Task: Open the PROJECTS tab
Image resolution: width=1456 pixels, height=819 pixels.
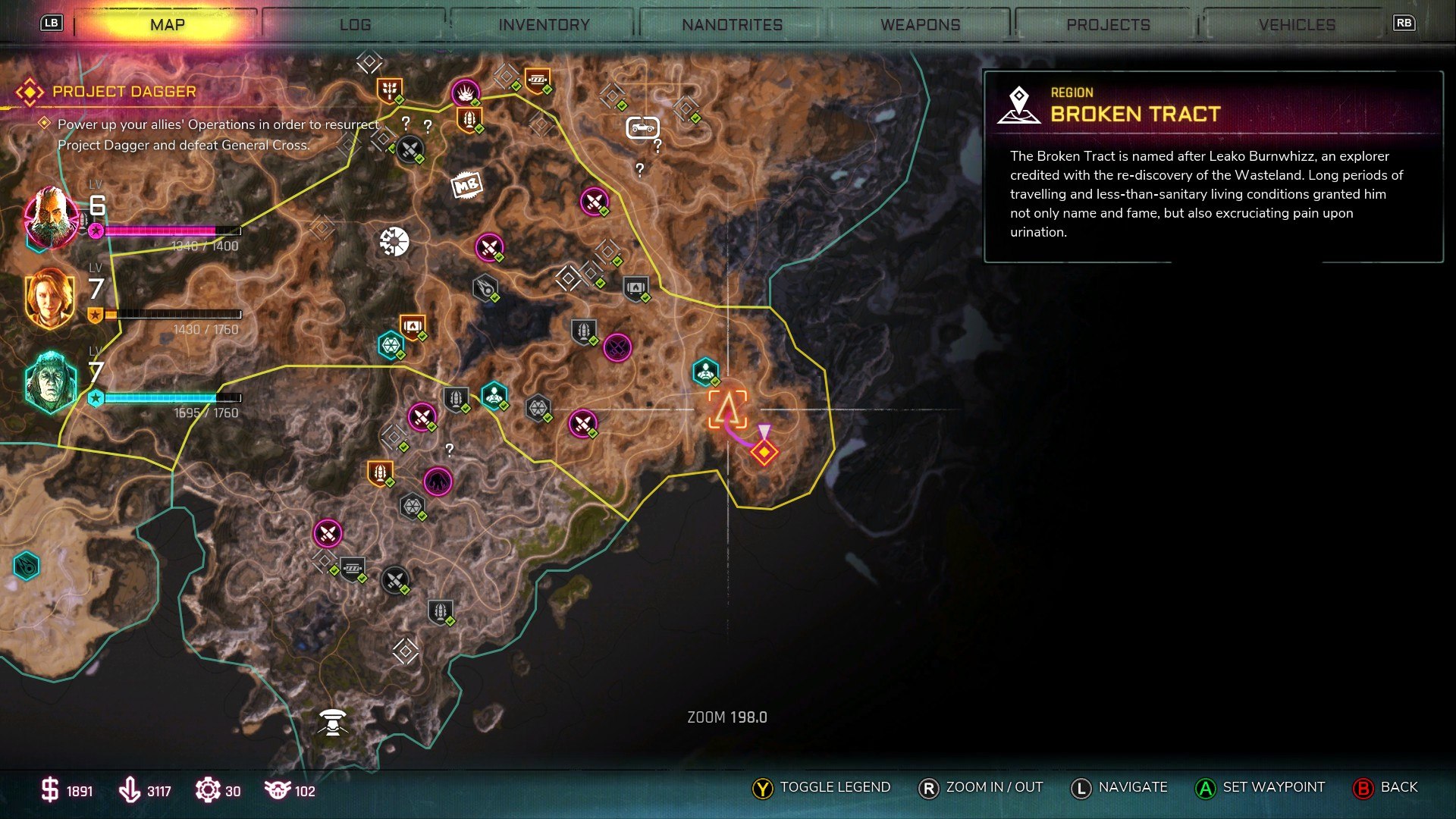Action: point(1107,24)
